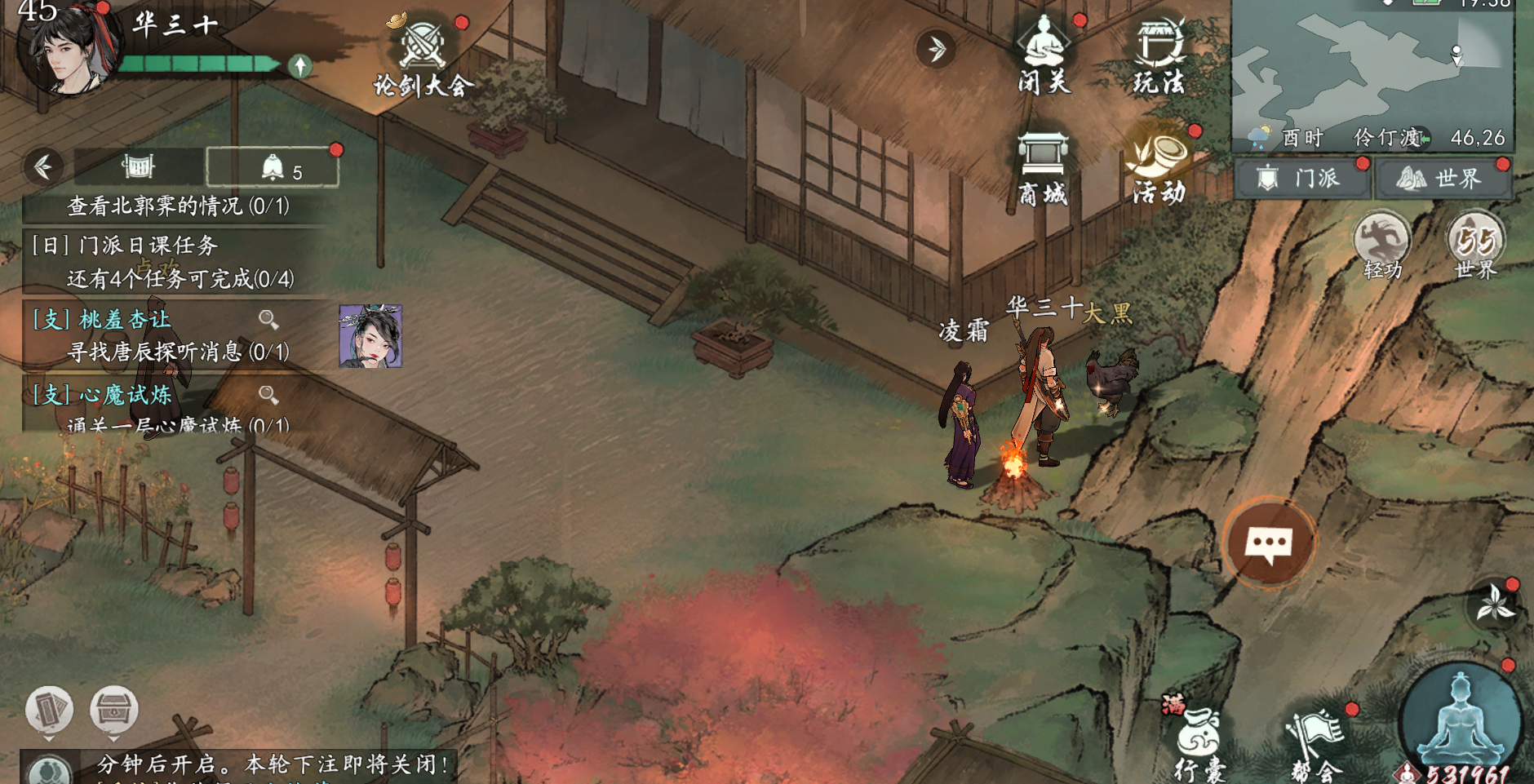Select the 世界 button beside 门派
This screenshot has width=1534, height=784.
click(1443, 178)
